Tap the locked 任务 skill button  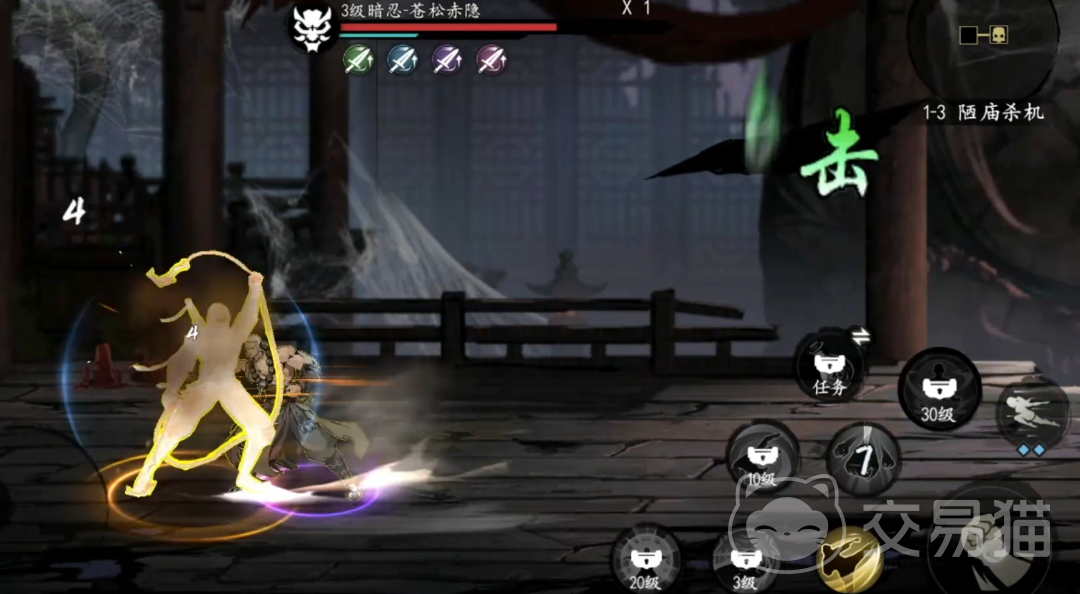830,366
